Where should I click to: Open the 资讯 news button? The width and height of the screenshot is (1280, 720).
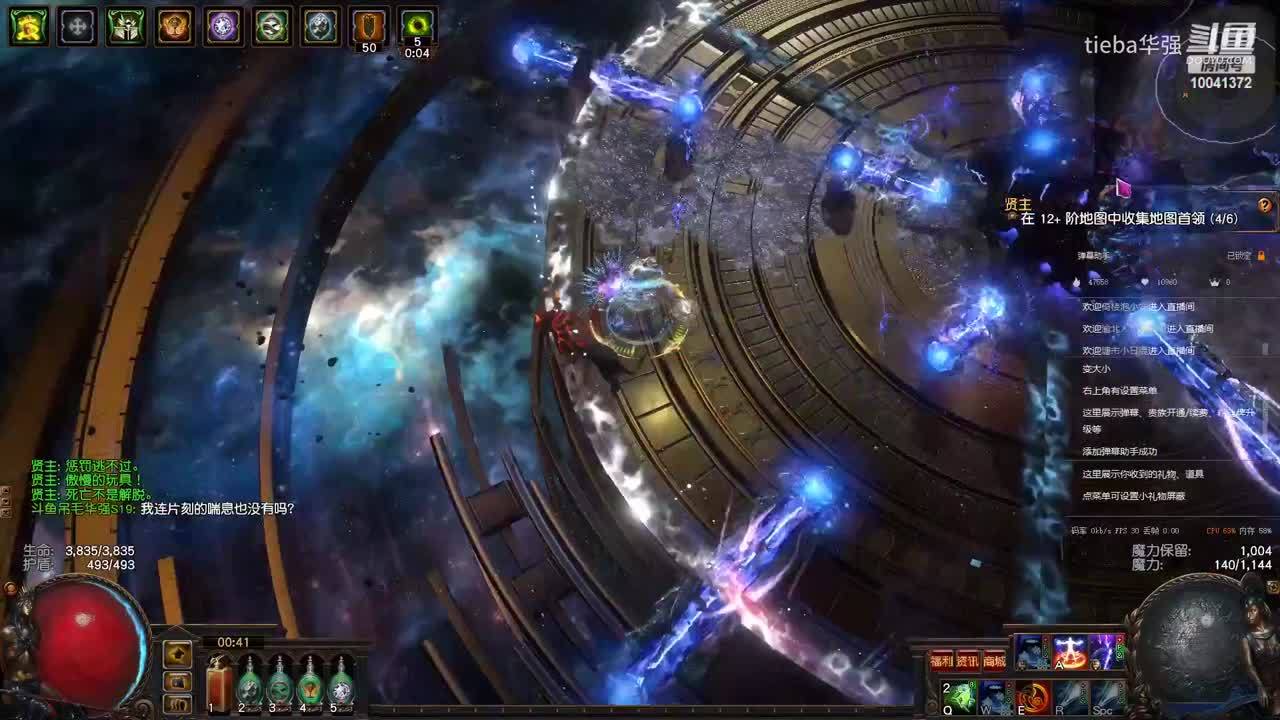(967, 660)
